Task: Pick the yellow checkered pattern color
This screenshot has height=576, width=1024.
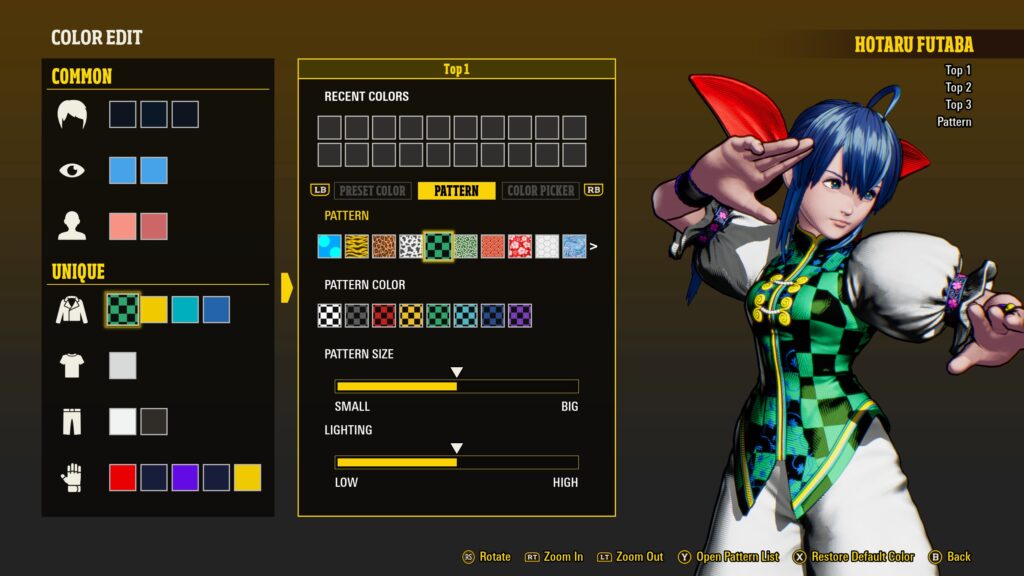Action: pyautogui.click(x=411, y=316)
